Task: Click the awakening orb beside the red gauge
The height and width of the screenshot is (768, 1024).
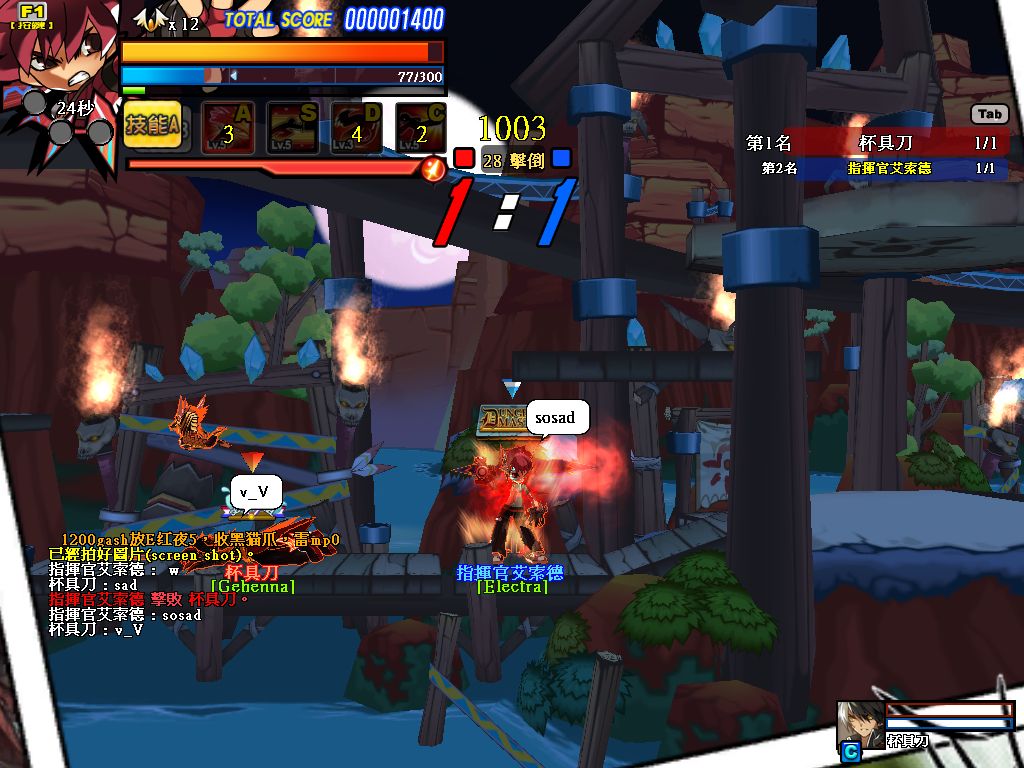Action: coord(433,169)
